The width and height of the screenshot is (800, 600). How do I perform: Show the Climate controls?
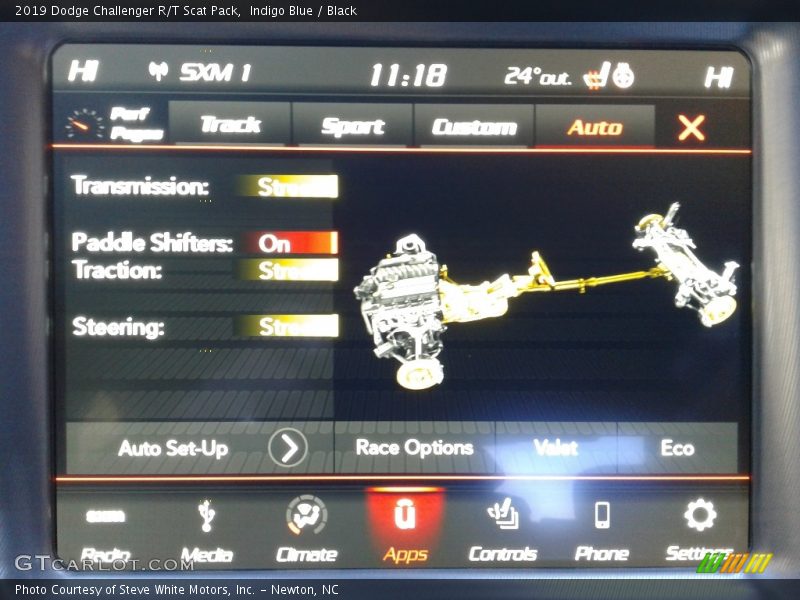[306, 532]
